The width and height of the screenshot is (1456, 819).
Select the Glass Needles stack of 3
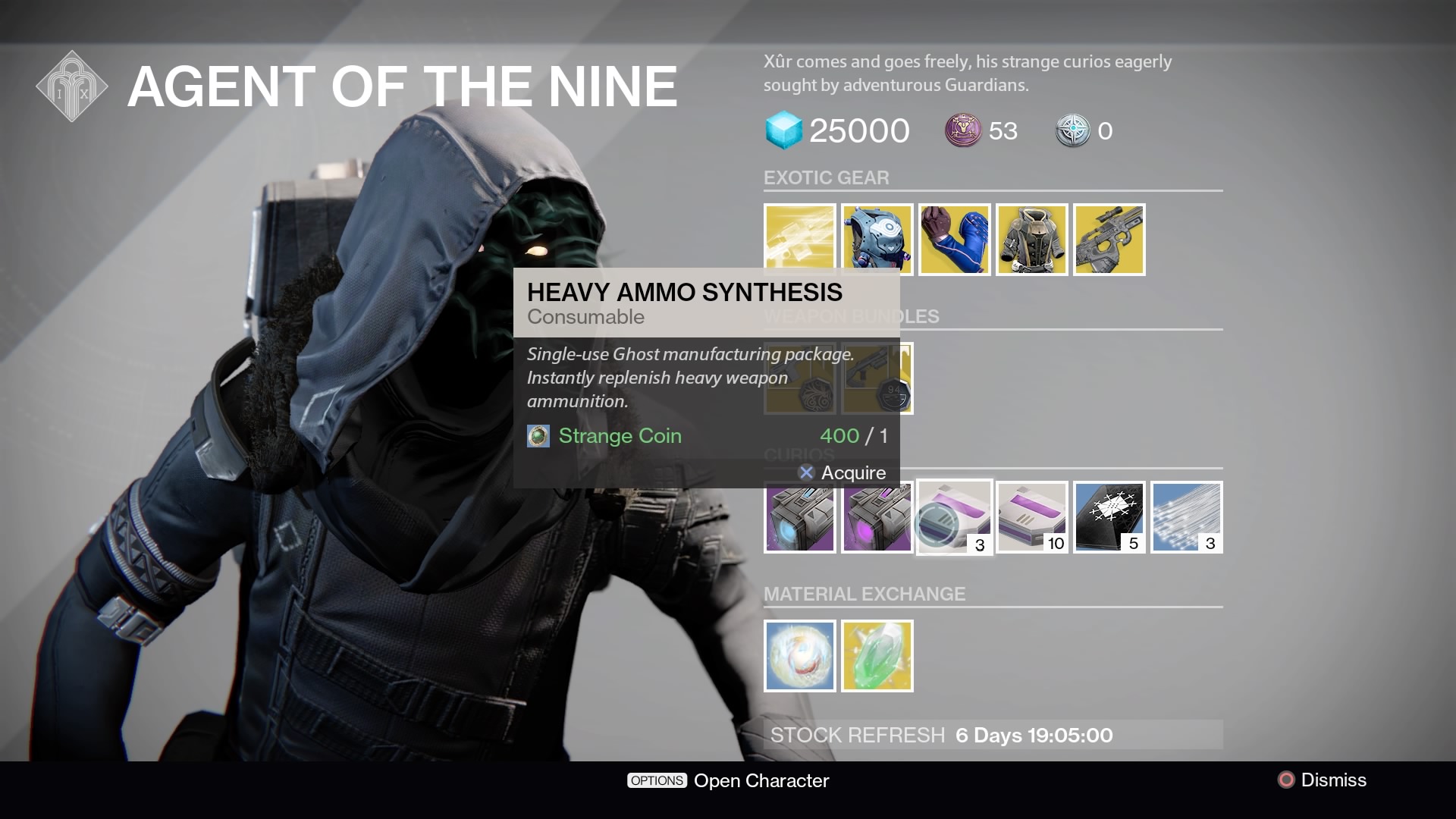pyautogui.click(x=1186, y=516)
